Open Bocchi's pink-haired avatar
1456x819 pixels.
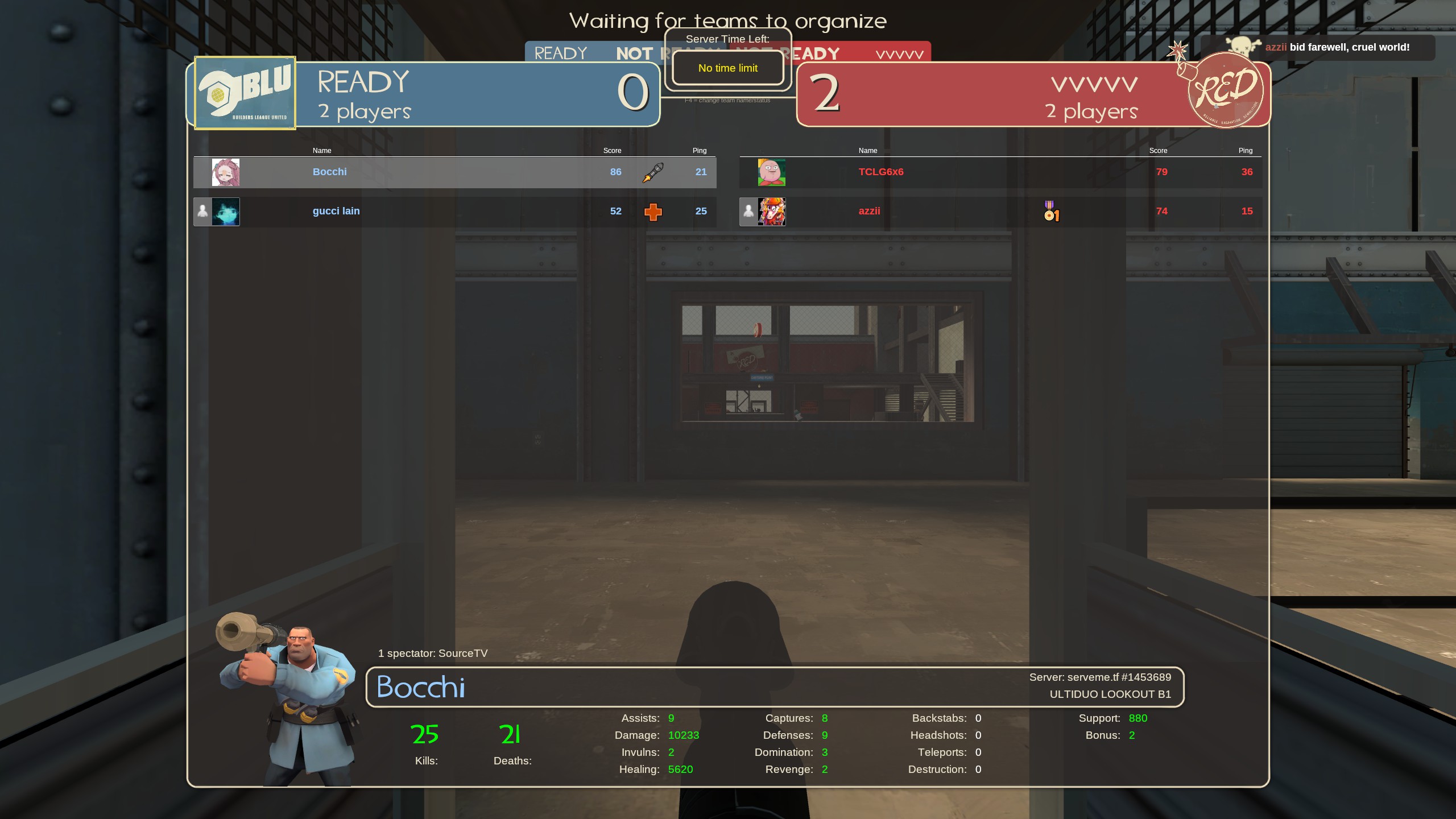tap(226, 172)
